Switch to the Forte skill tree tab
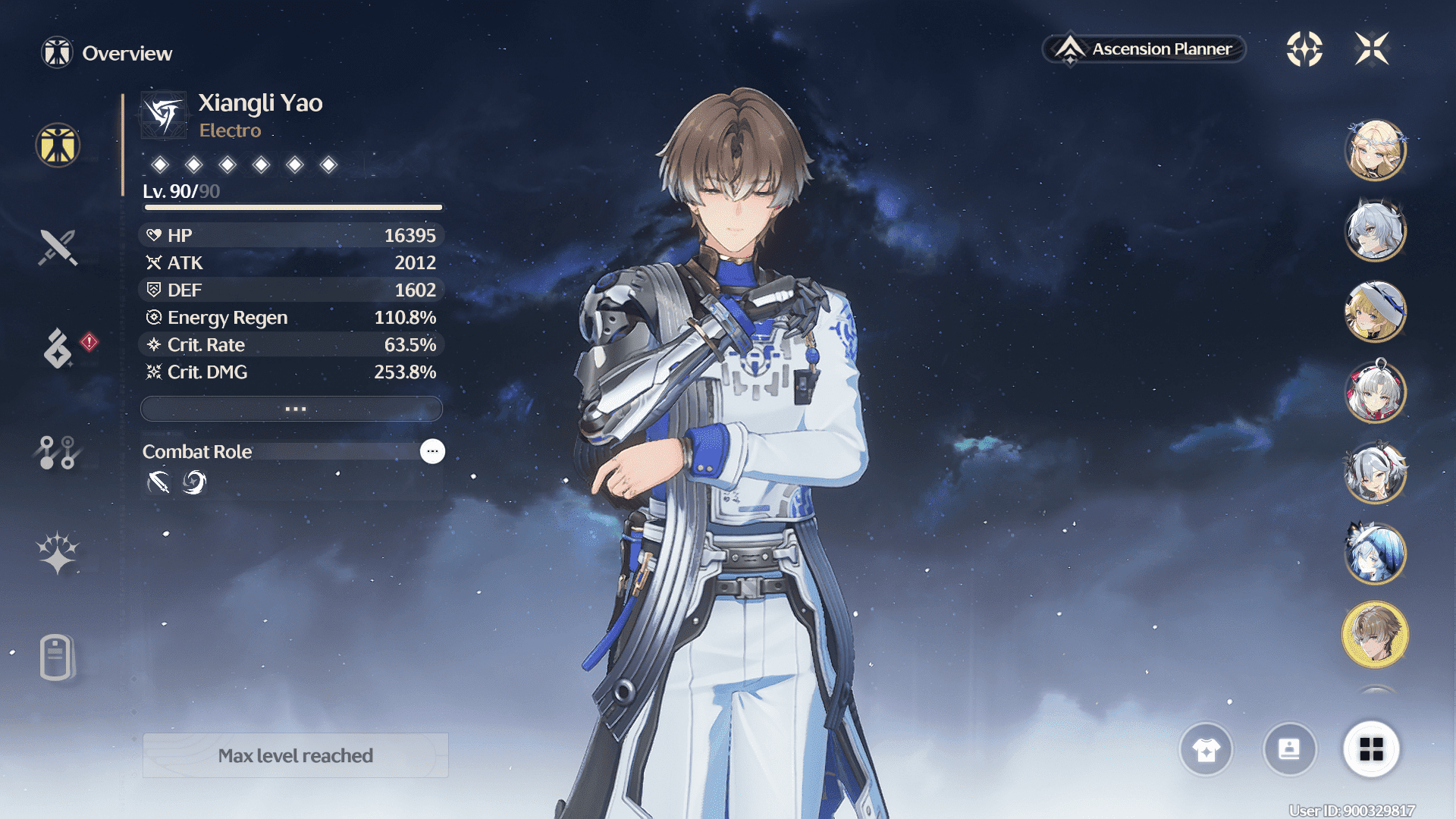Image resolution: width=1456 pixels, height=819 pixels. pyautogui.click(x=58, y=452)
